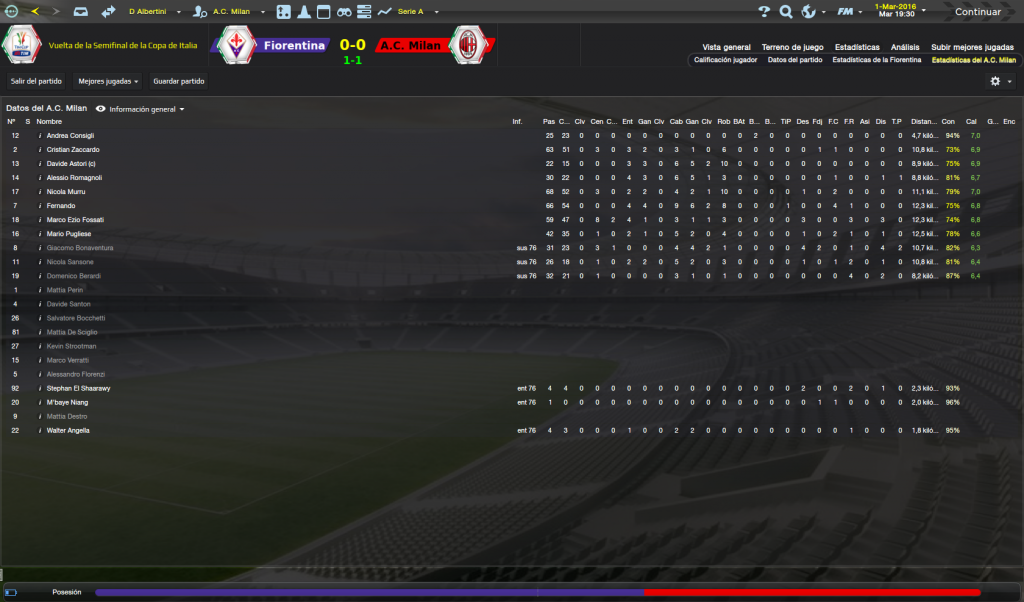Open the question mark help
This screenshot has width=1024, height=602.
(764, 12)
